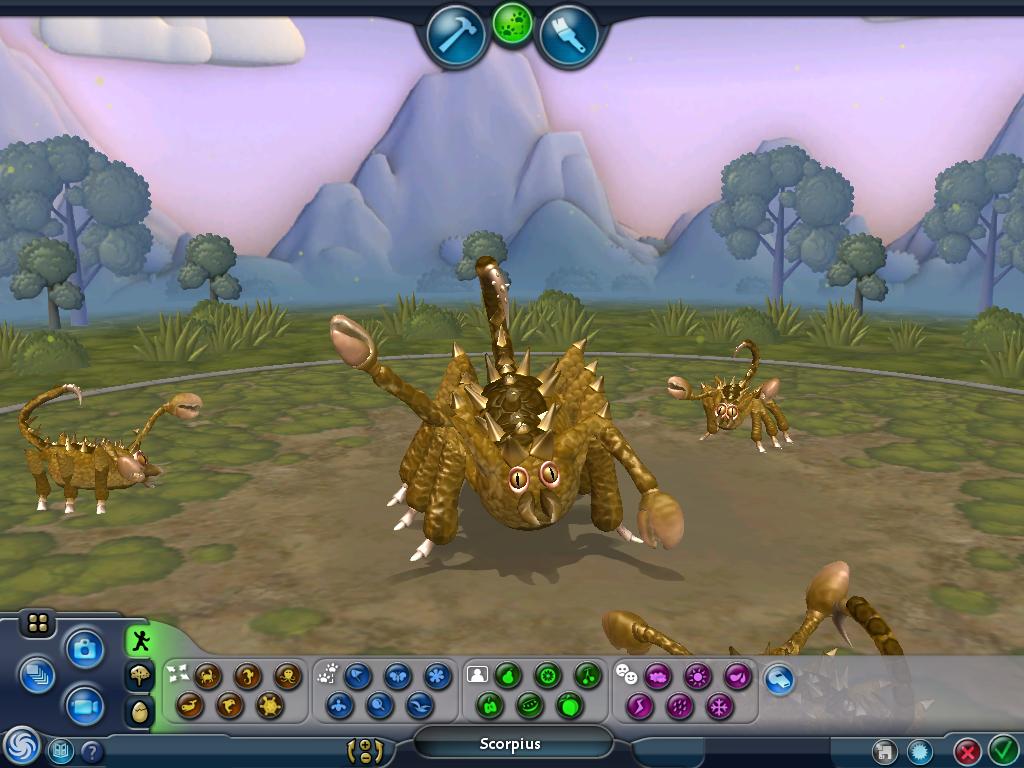
Task: Activate the blue snowflake-flower animation icon
Action: click(x=437, y=676)
